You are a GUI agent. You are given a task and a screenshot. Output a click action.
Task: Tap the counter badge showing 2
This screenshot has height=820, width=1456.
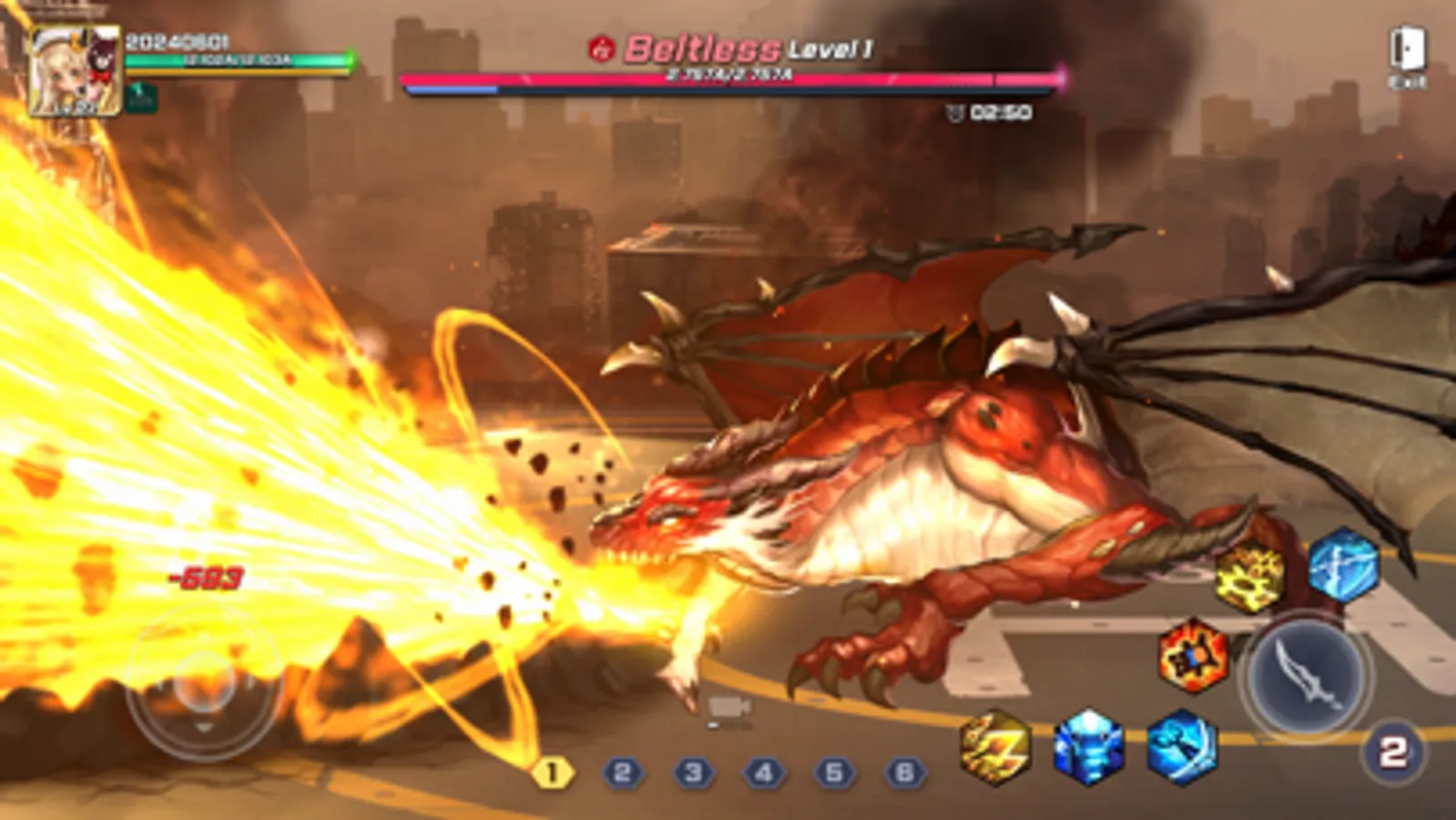pyautogui.click(x=1390, y=750)
